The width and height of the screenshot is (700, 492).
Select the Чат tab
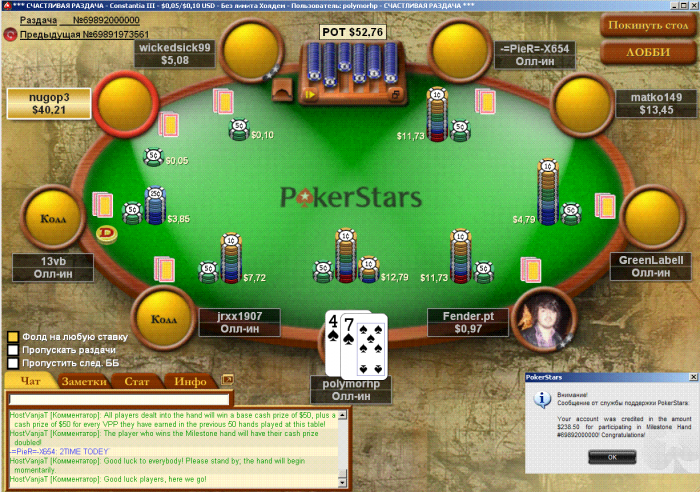click(x=31, y=381)
